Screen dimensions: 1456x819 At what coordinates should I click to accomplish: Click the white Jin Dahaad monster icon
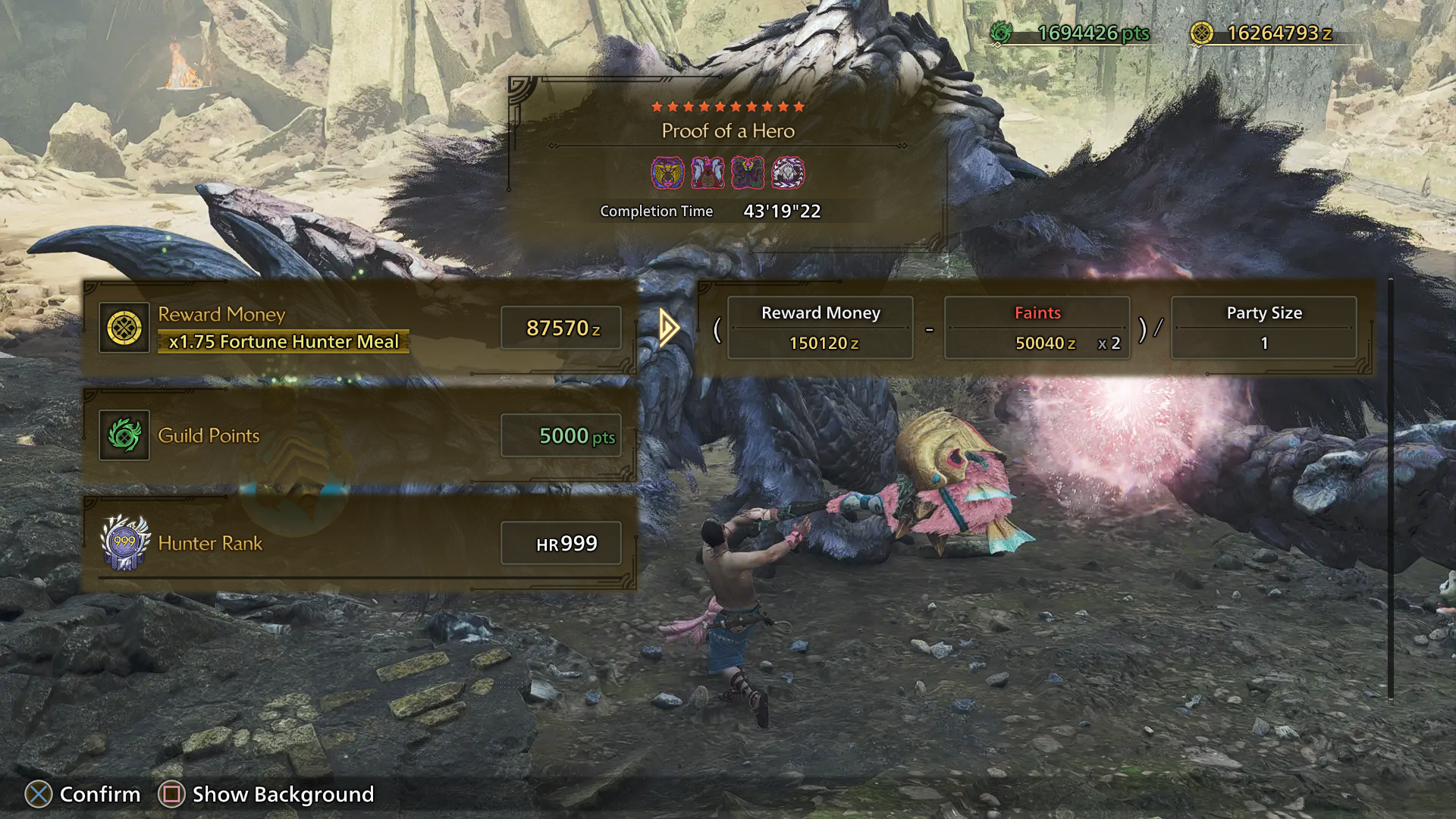788,173
